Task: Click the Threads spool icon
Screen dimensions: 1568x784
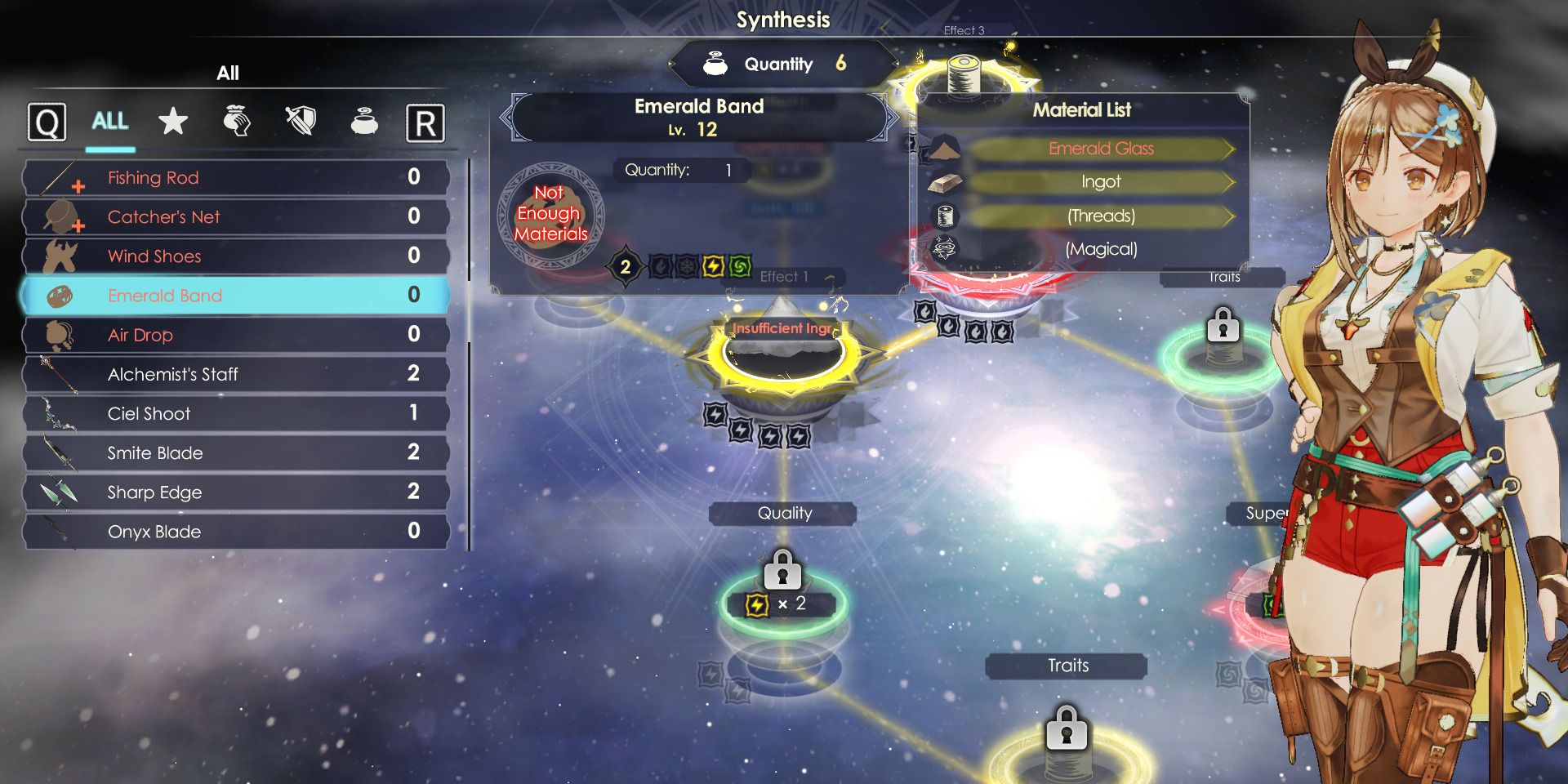Action: [x=943, y=216]
